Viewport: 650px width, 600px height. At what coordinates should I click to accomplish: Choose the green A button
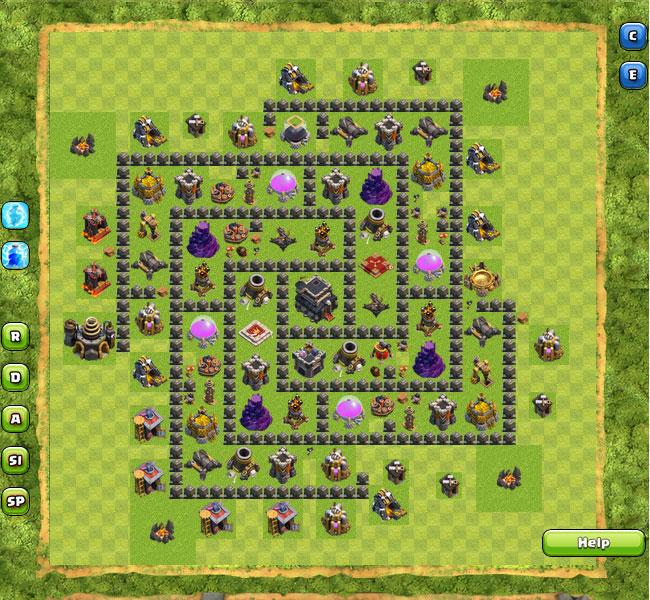click(16, 418)
